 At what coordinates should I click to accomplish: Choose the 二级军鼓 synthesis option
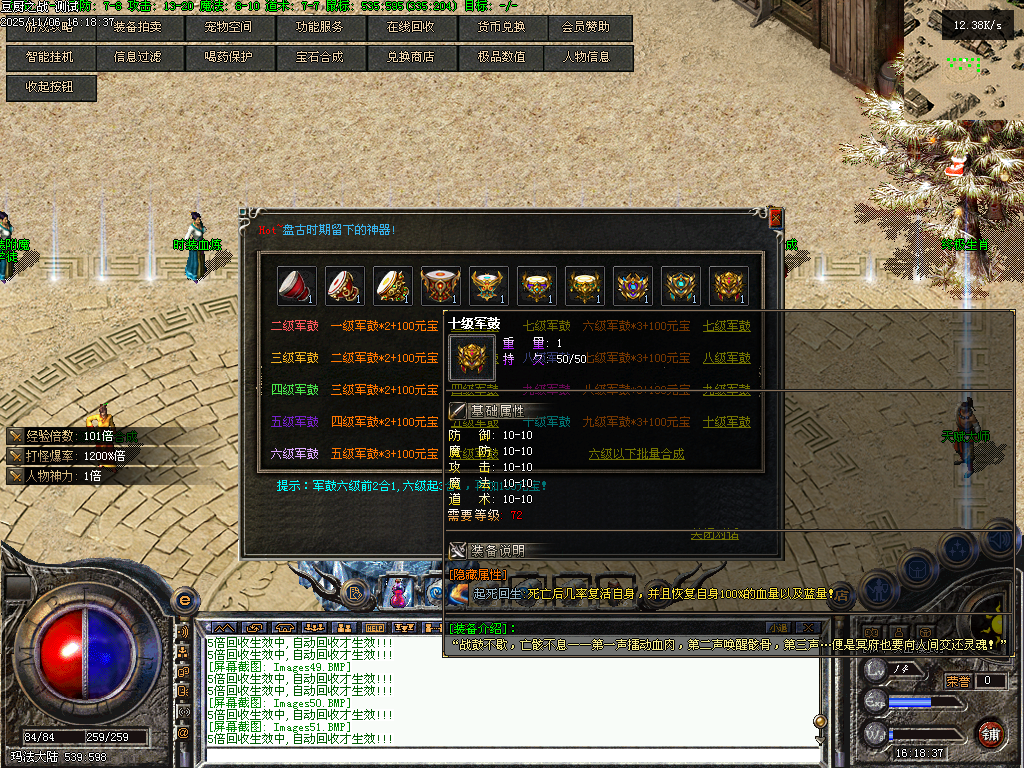tap(294, 326)
